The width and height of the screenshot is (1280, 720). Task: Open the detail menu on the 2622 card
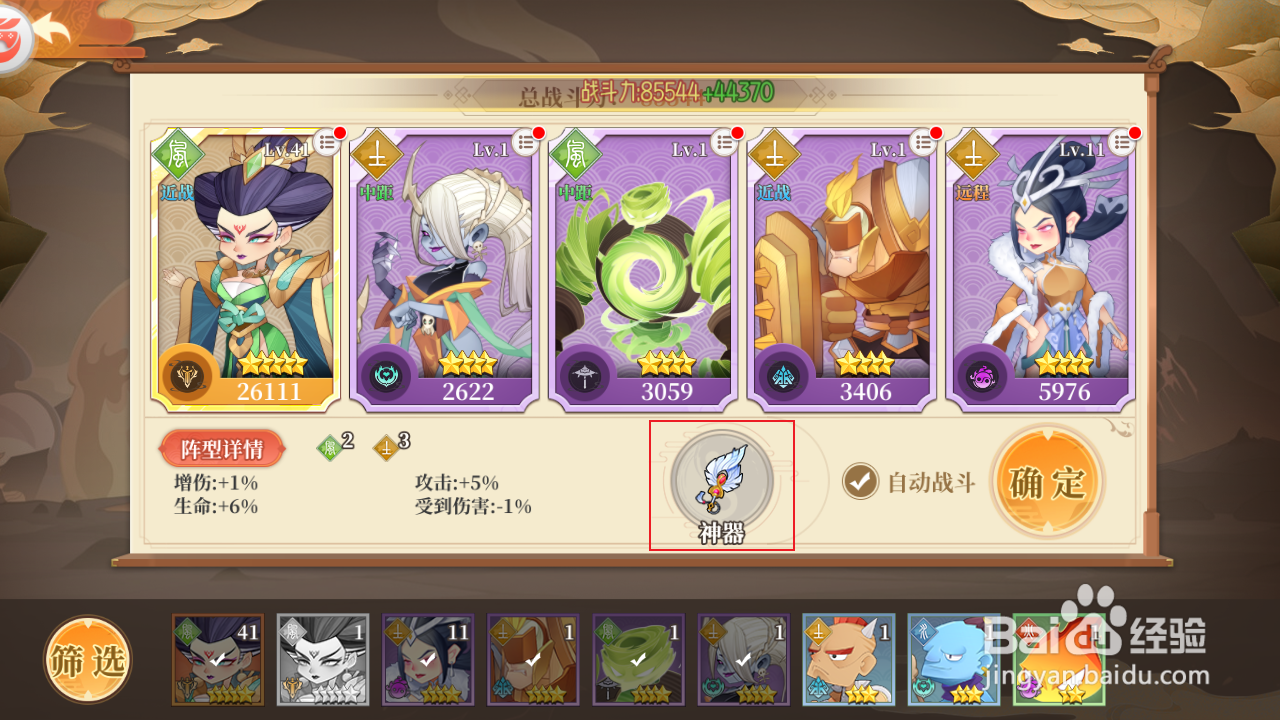point(527,141)
